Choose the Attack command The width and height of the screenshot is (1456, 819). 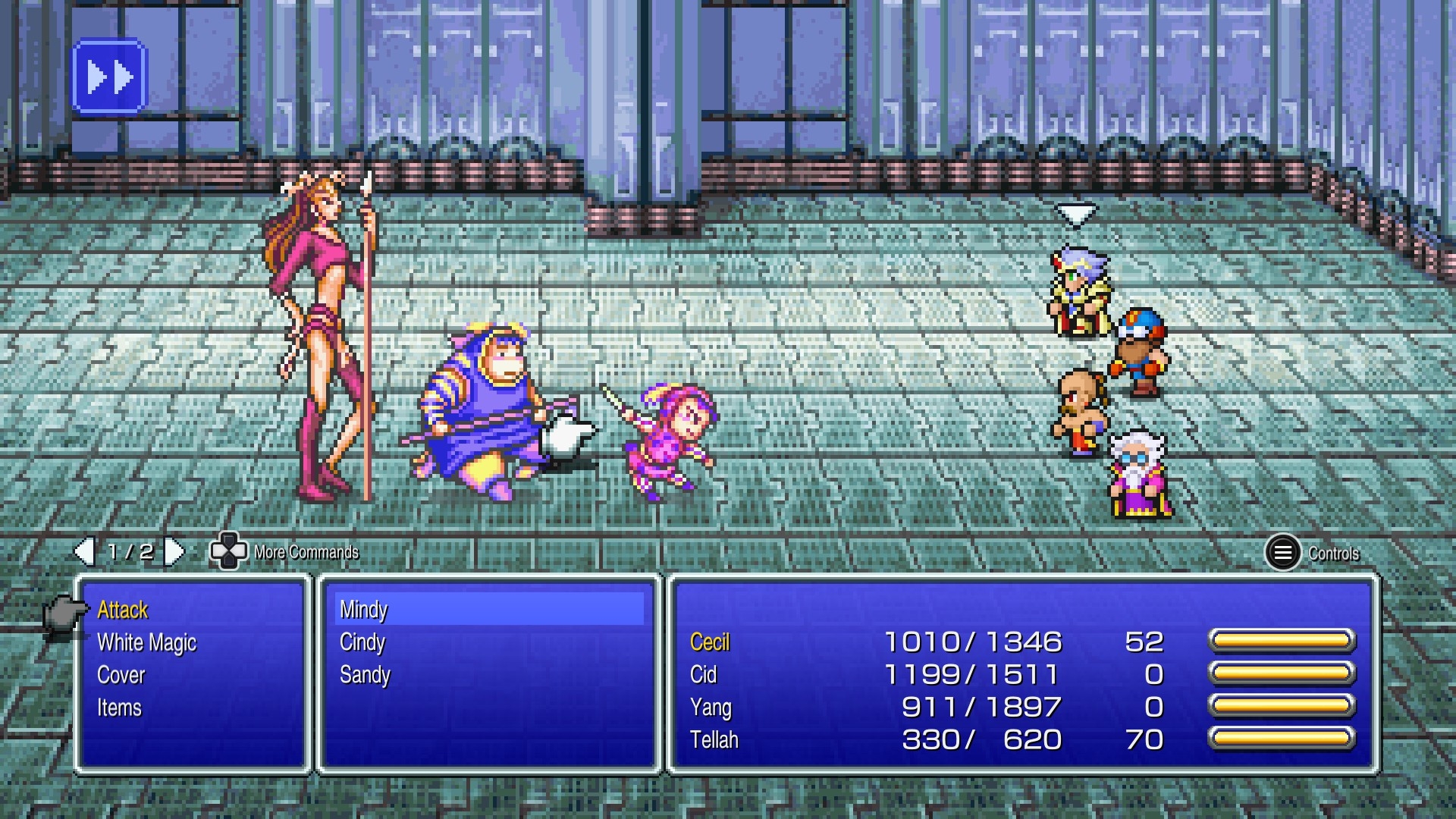(x=123, y=610)
